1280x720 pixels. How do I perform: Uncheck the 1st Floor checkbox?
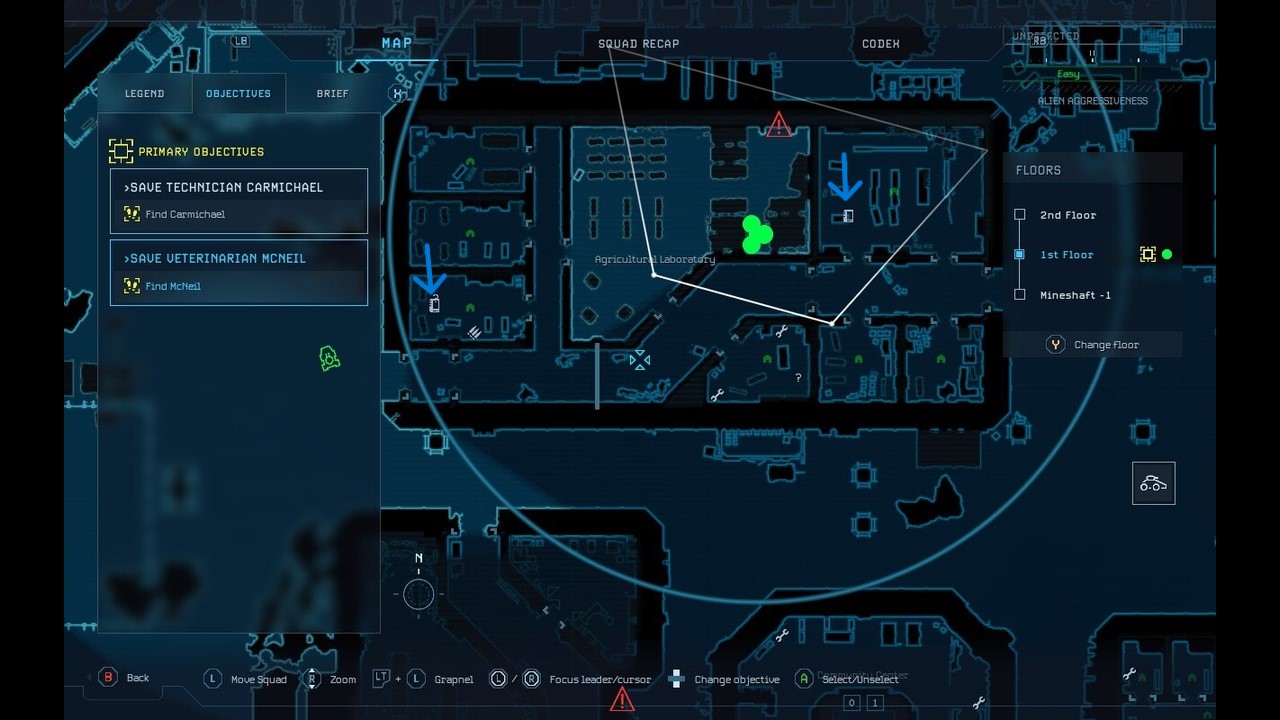(x=1020, y=254)
